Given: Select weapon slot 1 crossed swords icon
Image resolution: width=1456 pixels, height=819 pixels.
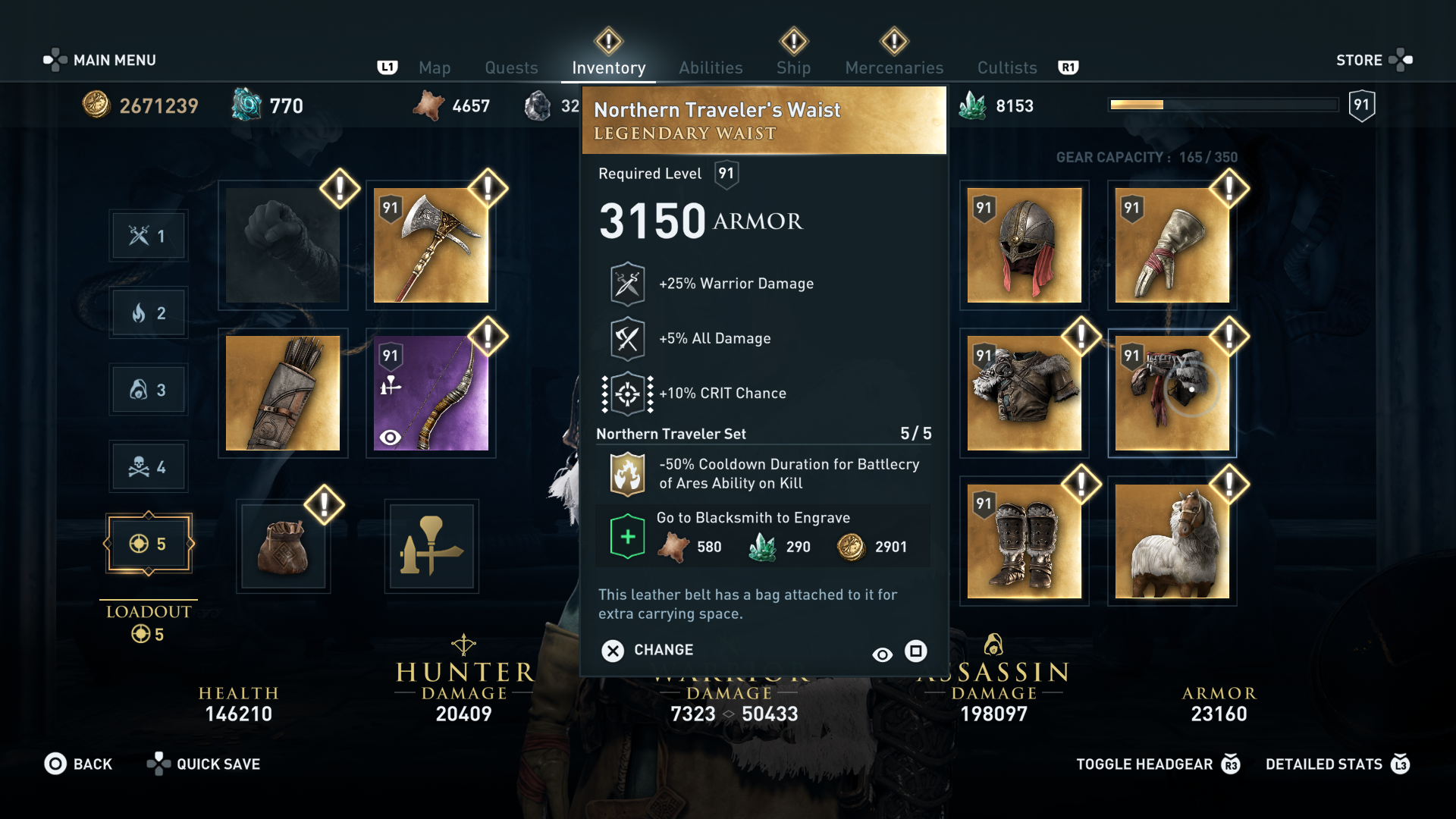Looking at the screenshot, I should (149, 235).
